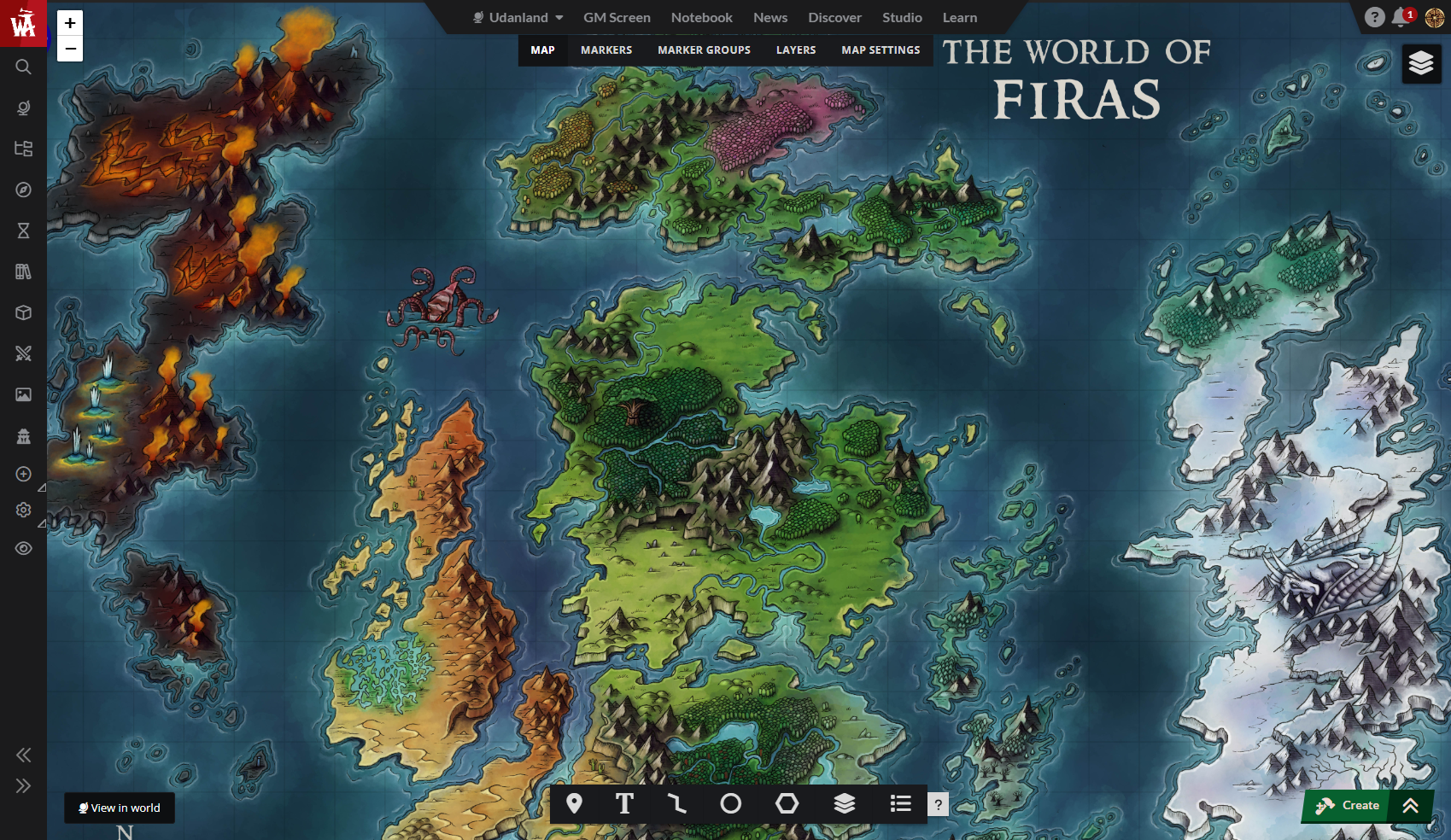Expand the list panel at the bottom toolbar
Image resolution: width=1451 pixels, height=840 pixels.
coord(900,803)
